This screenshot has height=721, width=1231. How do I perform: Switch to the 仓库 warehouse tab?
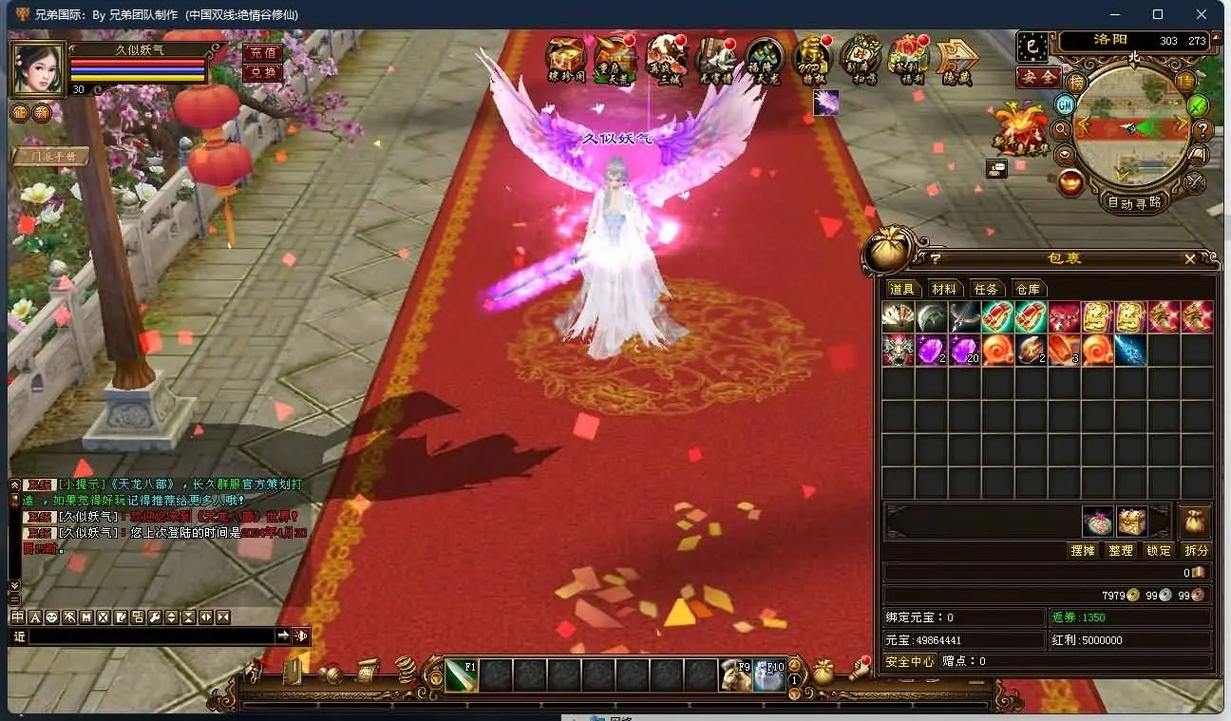point(1028,289)
